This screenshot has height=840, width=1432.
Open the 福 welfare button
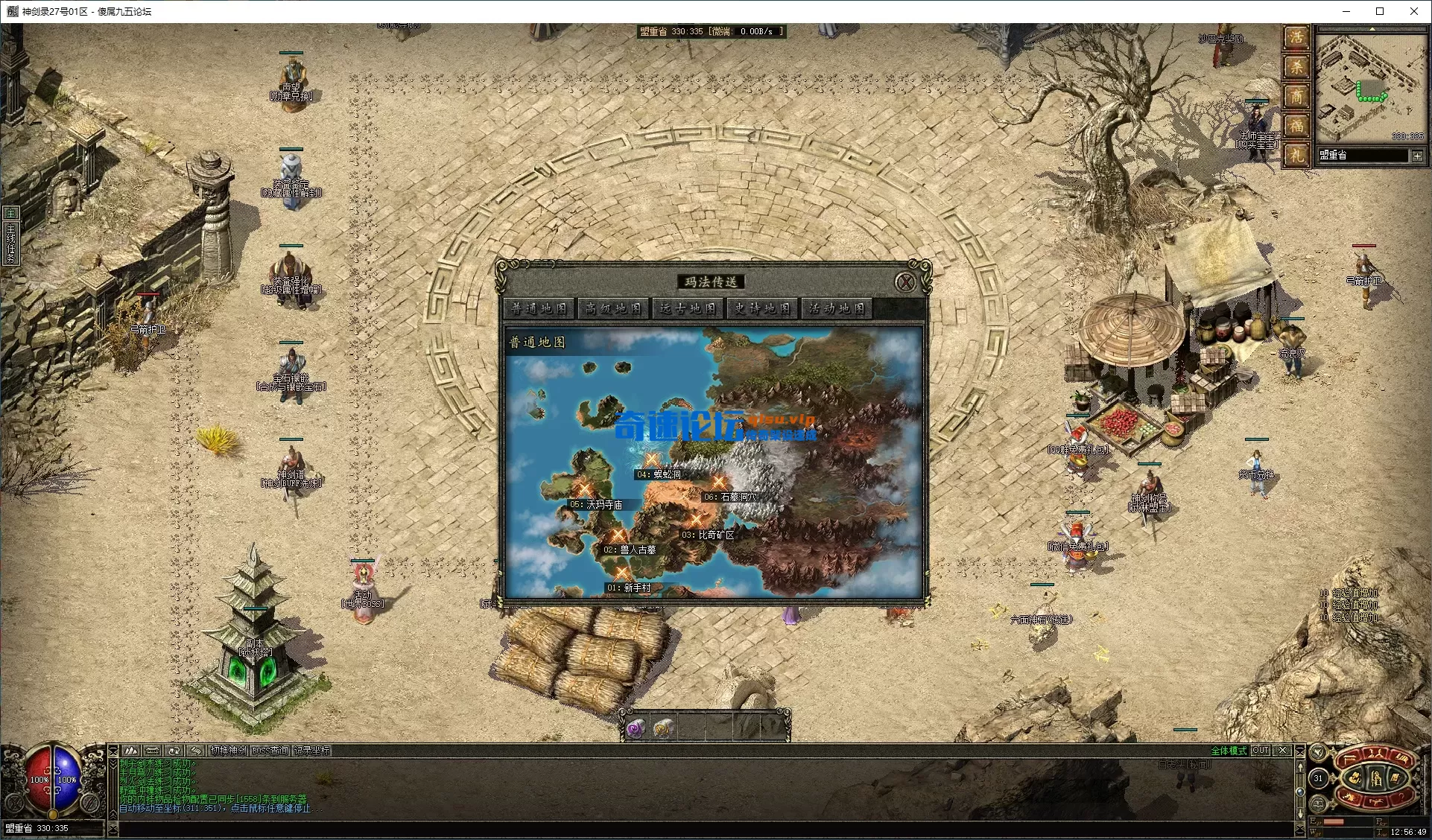coord(1296,126)
